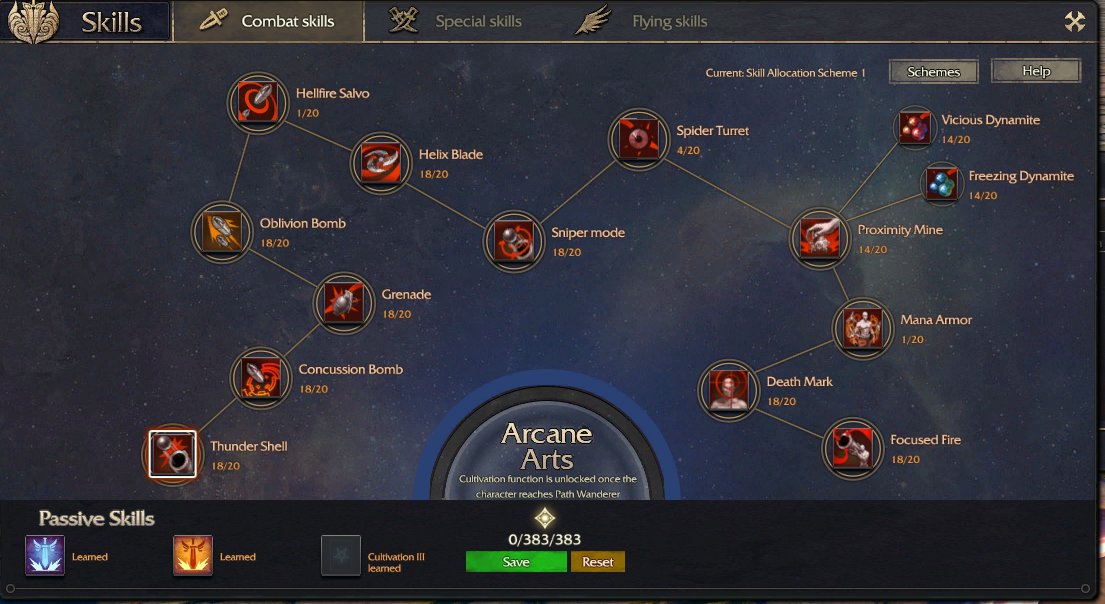Pick the Spider Turret skill icon

[638, 139]
